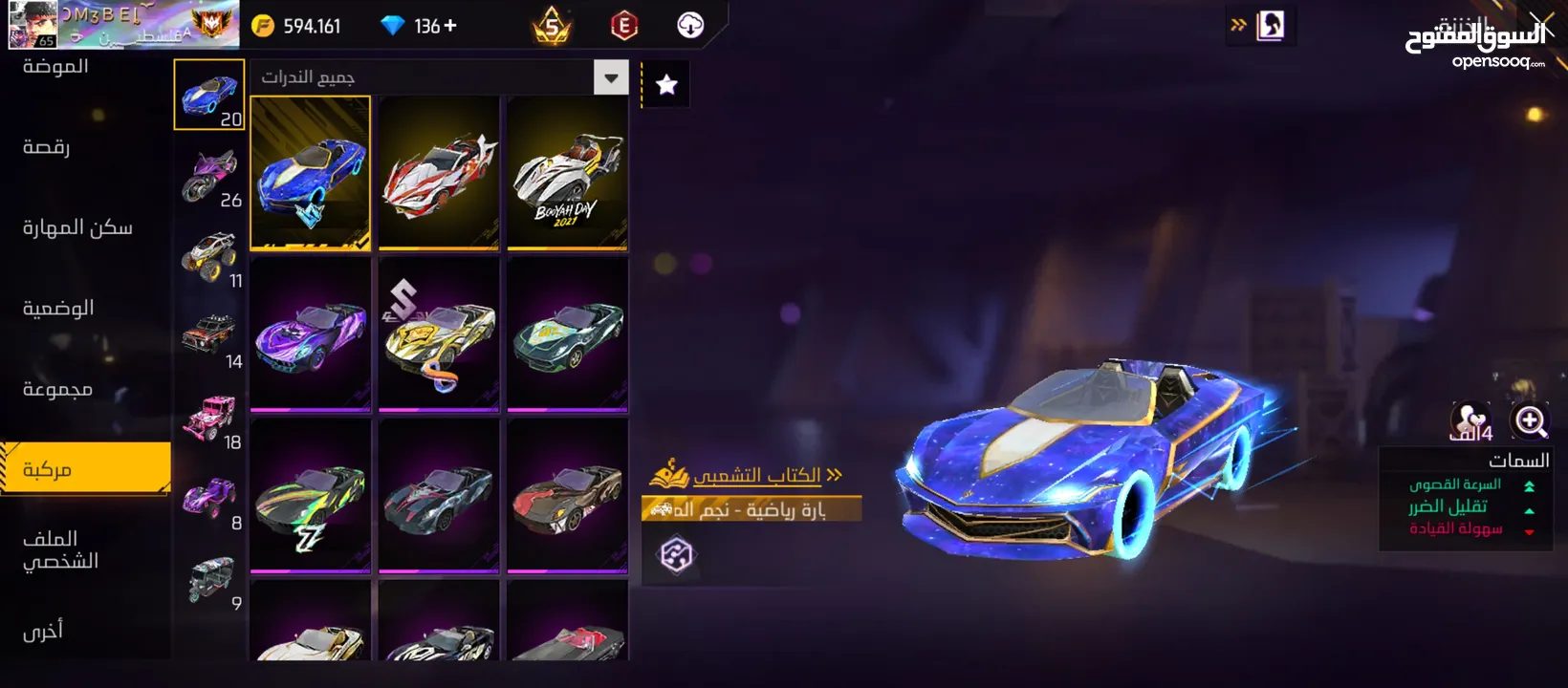This screenshot has height=688, width=1568.
Task: Open the جميع الندرات rarity dropdown
Action: pos(610,77)
